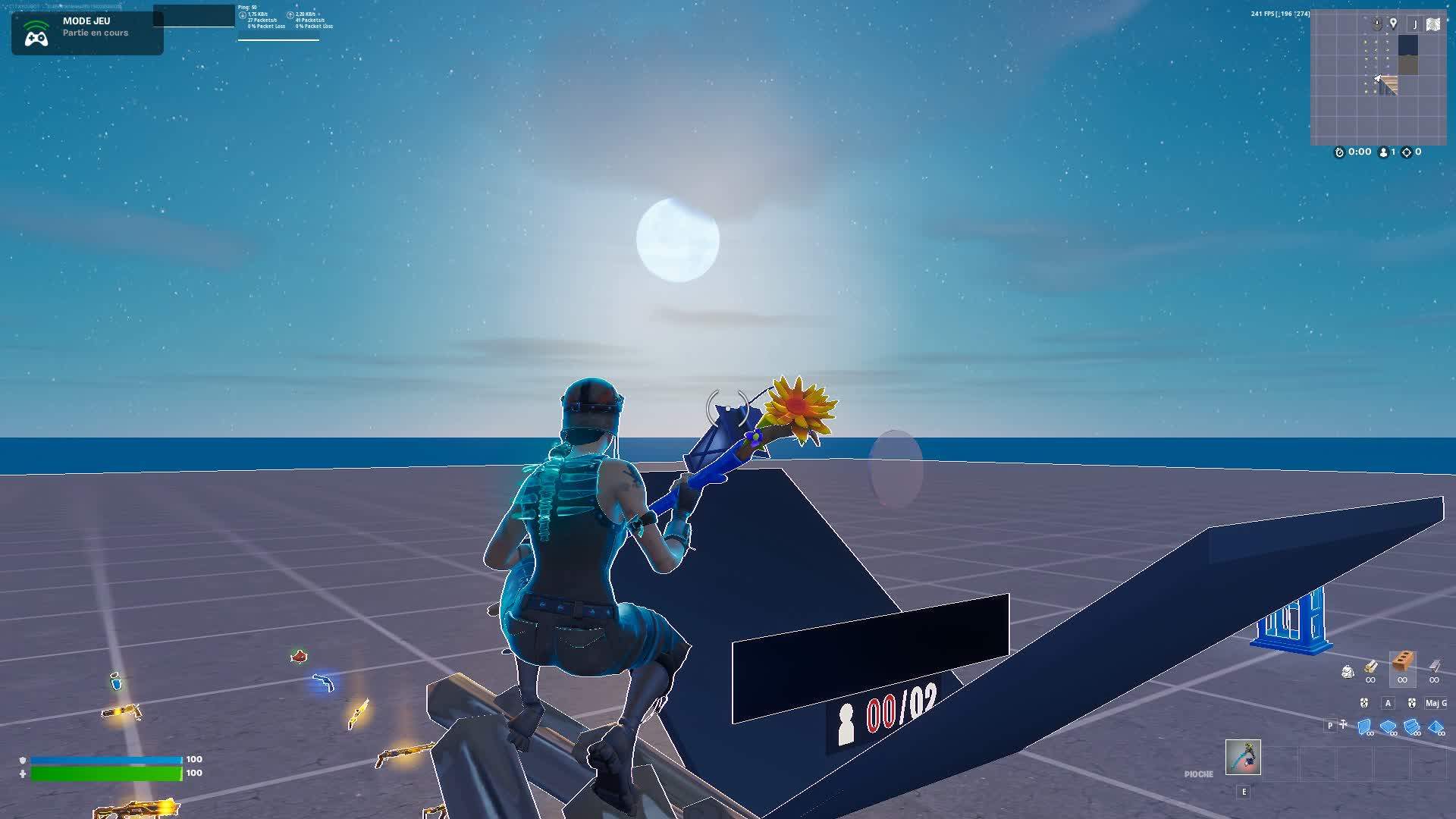1456x819 pixels.
Task: Select the wood material icon
Action: (x=1371, y=666)
